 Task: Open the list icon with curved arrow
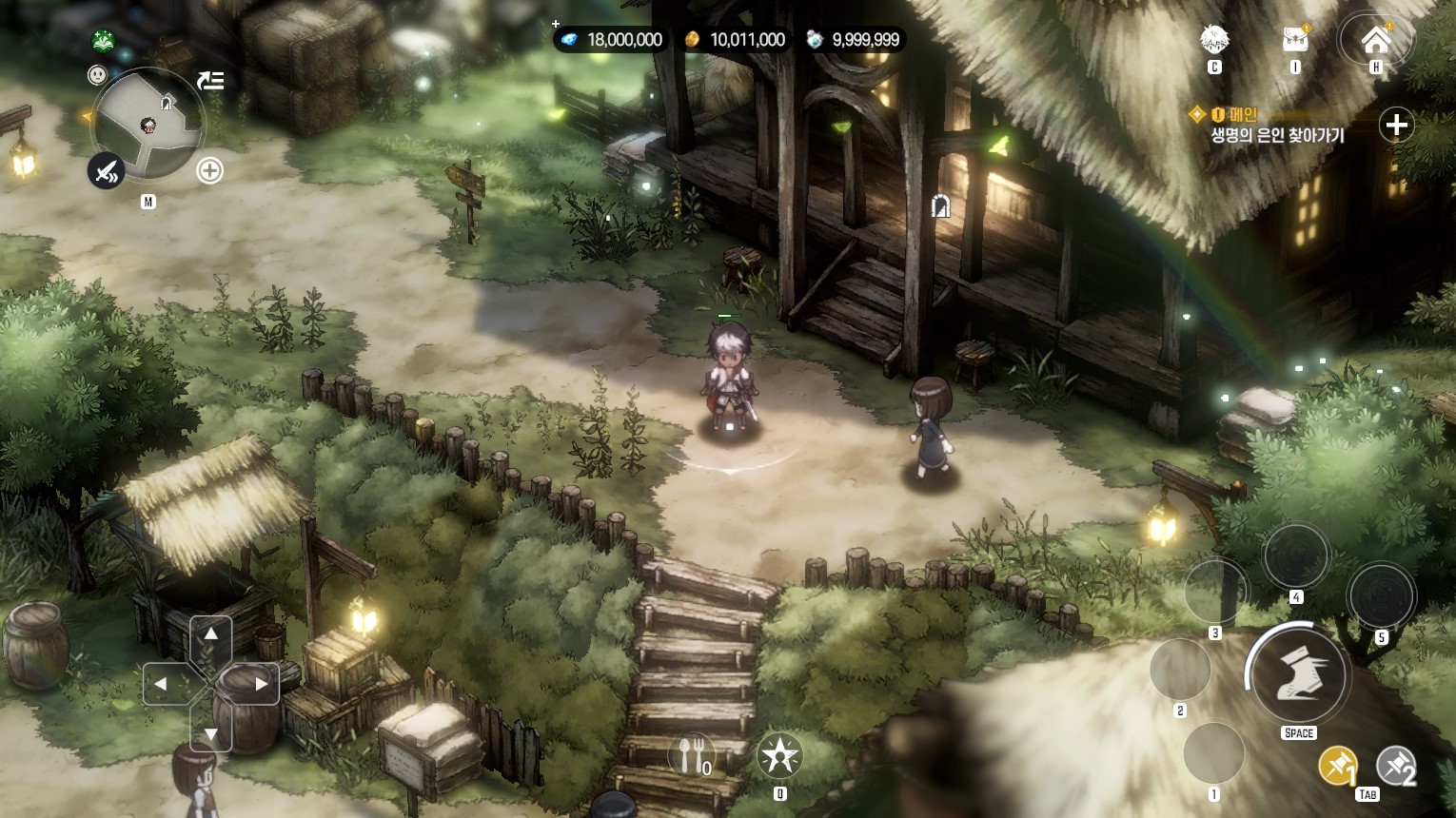210,81
